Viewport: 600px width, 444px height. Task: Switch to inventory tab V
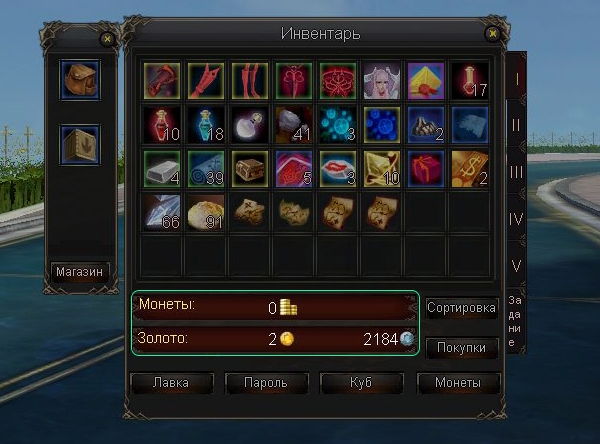pyautogui.click(x=516, y=265)
